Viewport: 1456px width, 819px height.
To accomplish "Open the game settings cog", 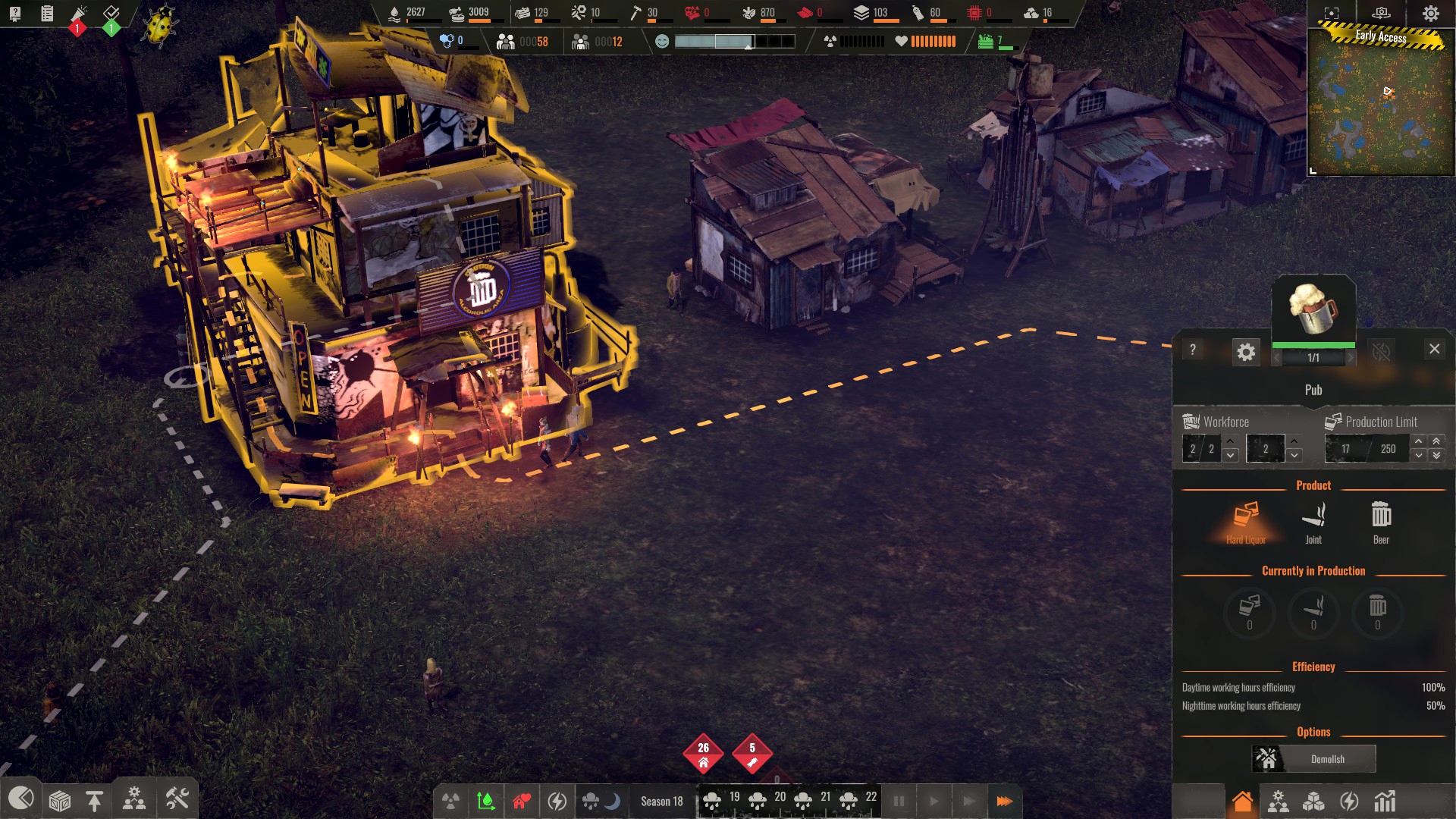I will (1431, 14).
